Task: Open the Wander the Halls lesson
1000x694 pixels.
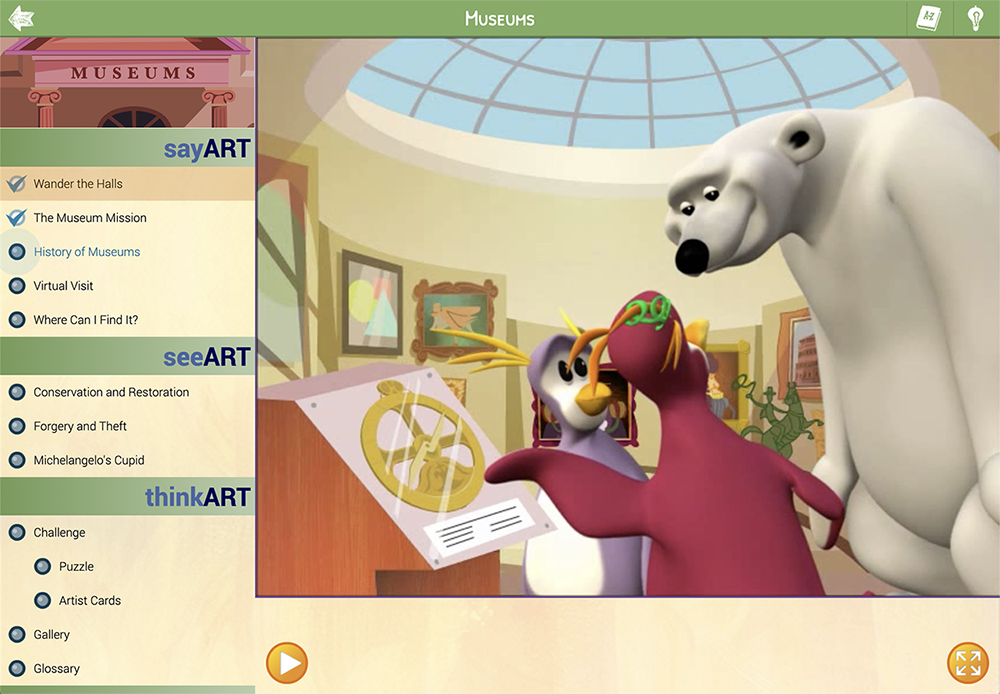Action: (x=78, y=184)
